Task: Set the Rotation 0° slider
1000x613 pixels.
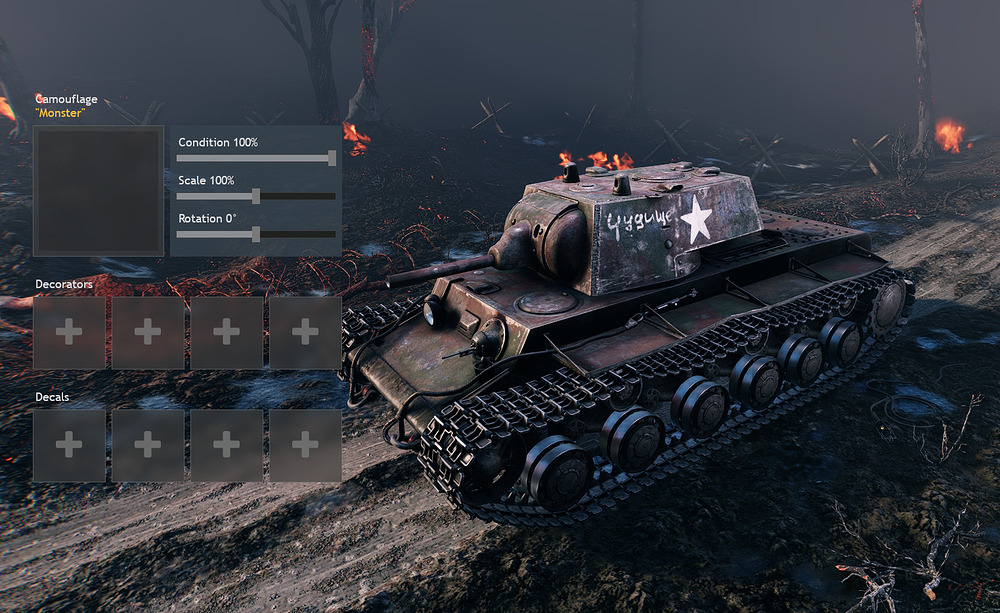Action: [x=255, y=234]
